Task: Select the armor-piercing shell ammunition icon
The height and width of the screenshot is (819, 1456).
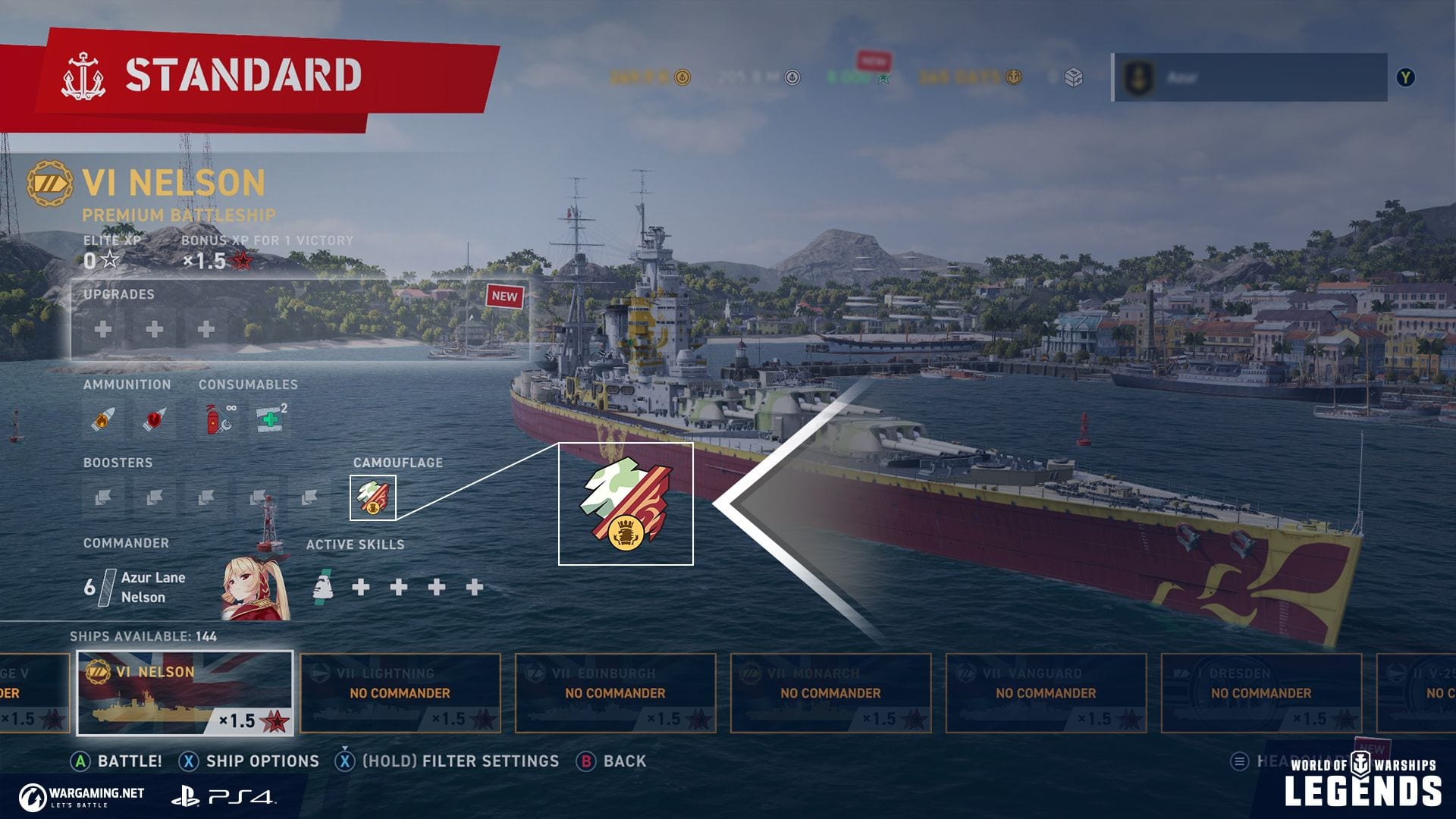Action: pos(155,419)
